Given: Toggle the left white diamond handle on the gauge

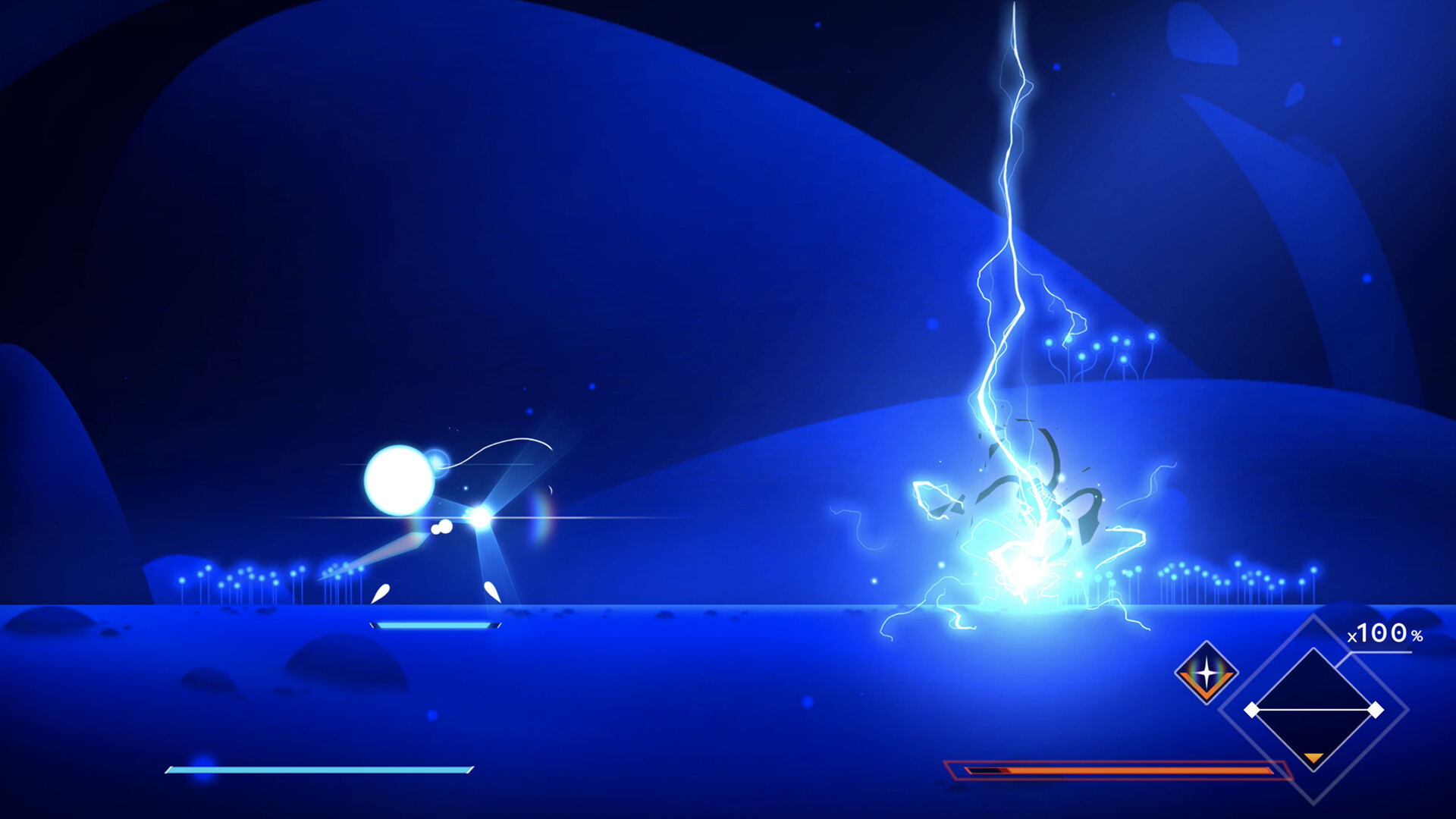Looking at the screenshot, I should point(1253,710).
